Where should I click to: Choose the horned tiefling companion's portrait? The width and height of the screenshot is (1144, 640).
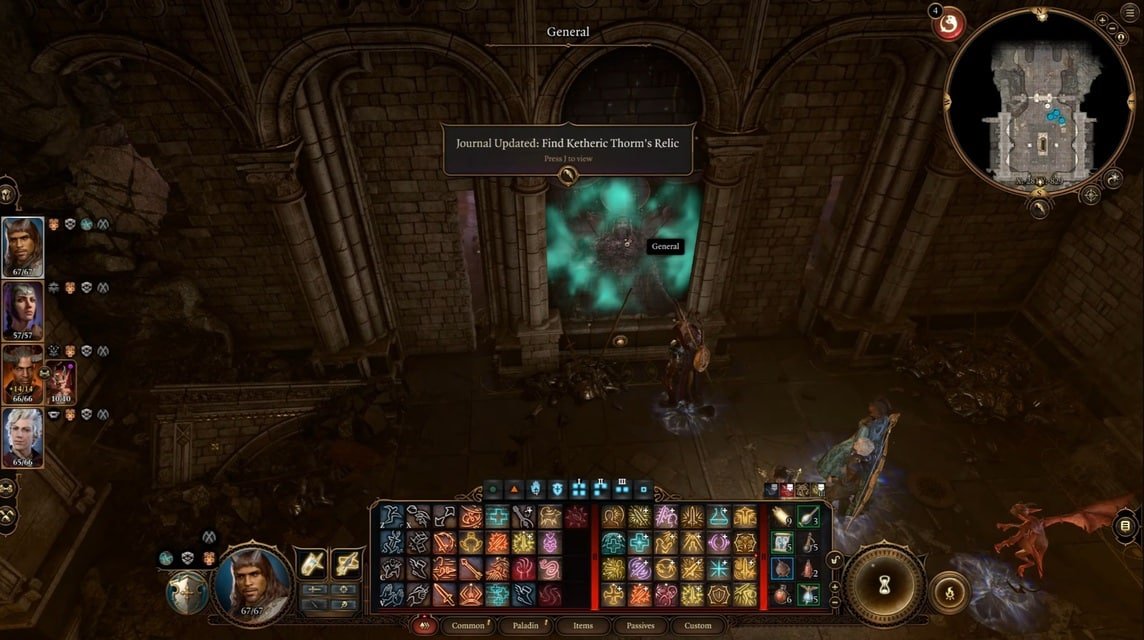point(23,373)
